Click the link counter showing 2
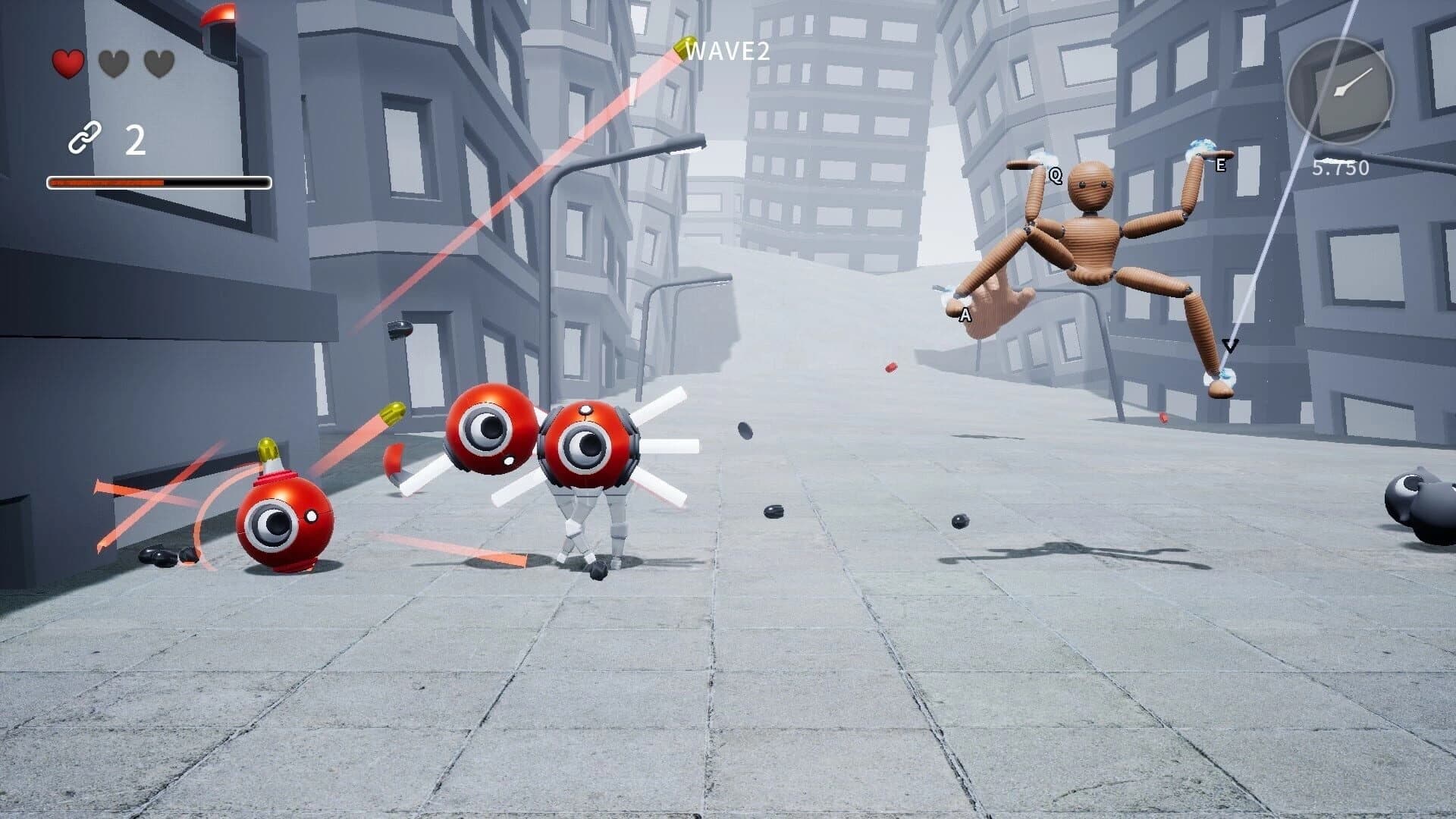Viewport: 1456px width, 819px height. (133, 140)
